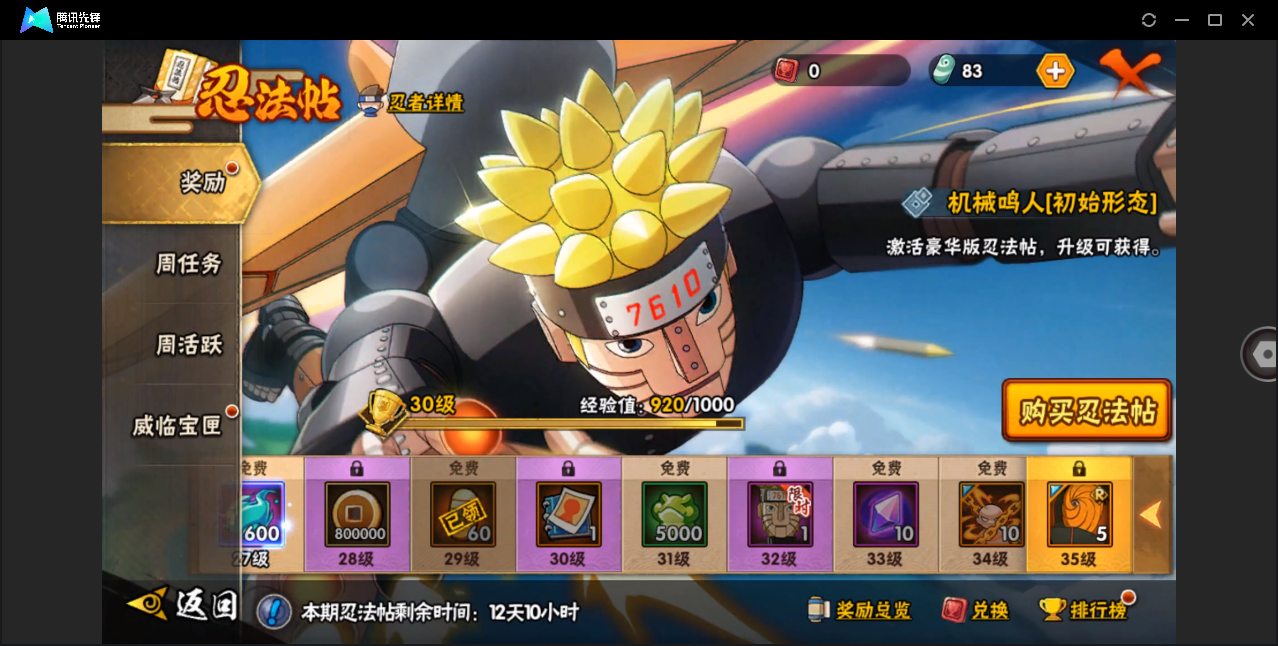The width and height of the screenshot is (1278, 646).
Task: Open the 兑换 exchange shop
Action: pos(976,610)
